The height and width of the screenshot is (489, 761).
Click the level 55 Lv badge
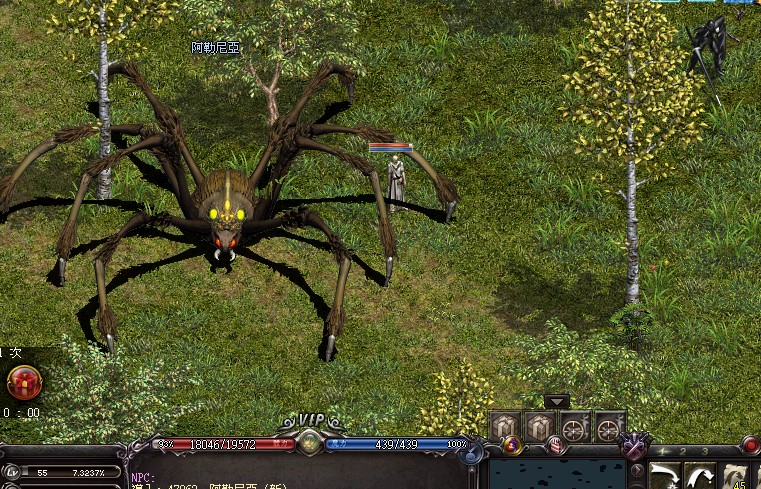(x=12, y=472)
